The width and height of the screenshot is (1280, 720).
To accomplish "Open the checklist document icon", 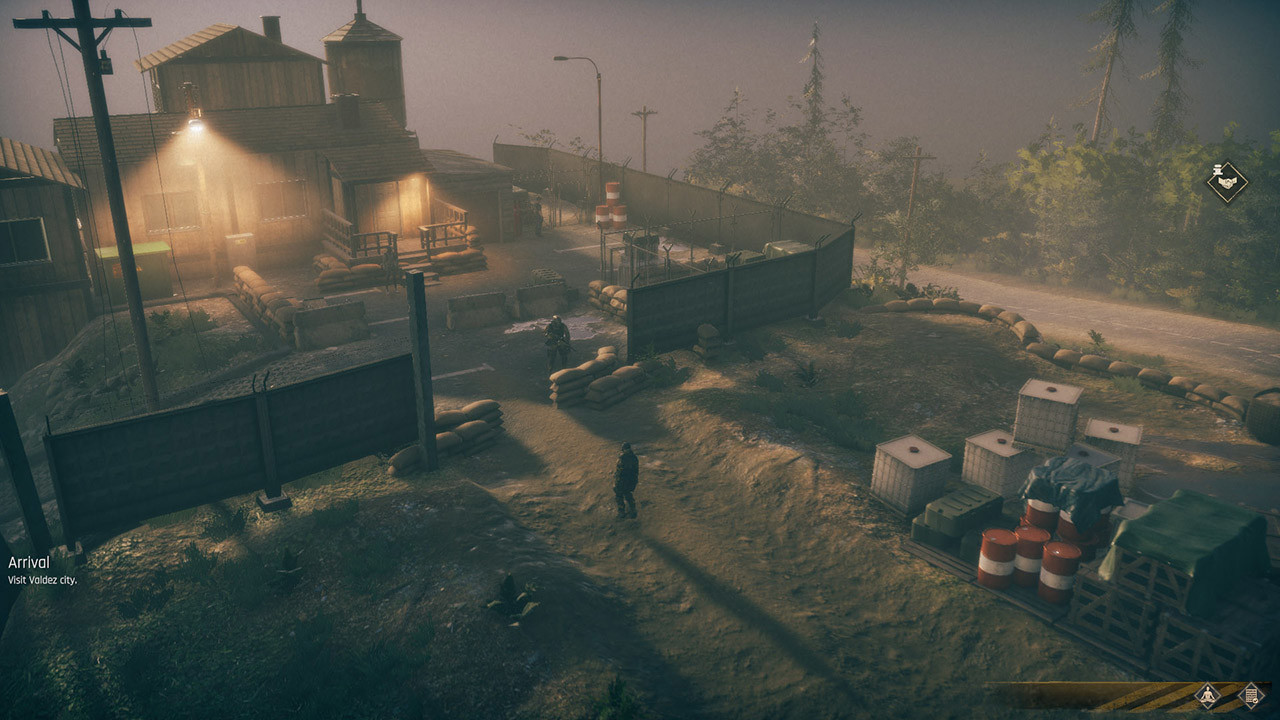I will tap(1250, 696).
